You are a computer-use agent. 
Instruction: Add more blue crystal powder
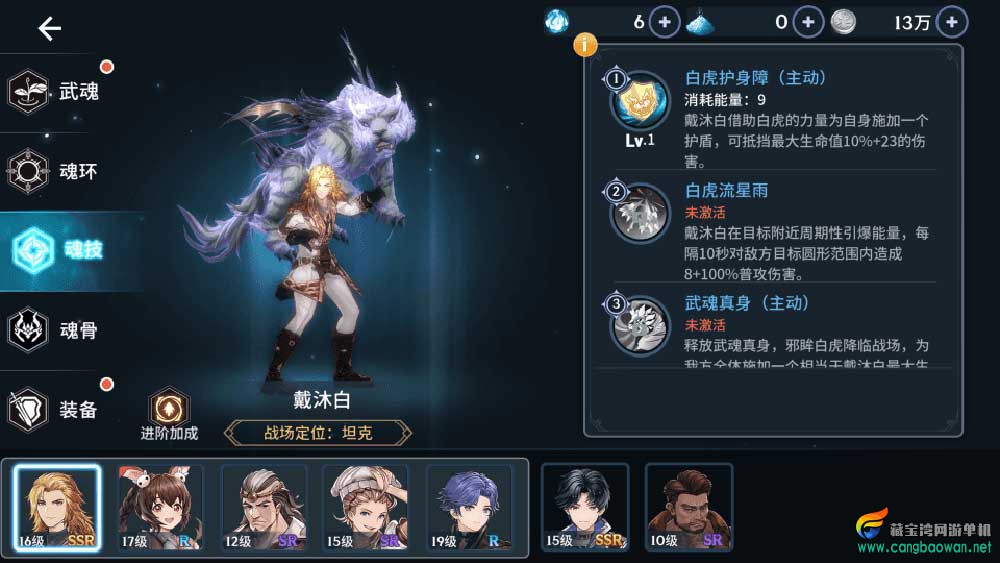808,22
